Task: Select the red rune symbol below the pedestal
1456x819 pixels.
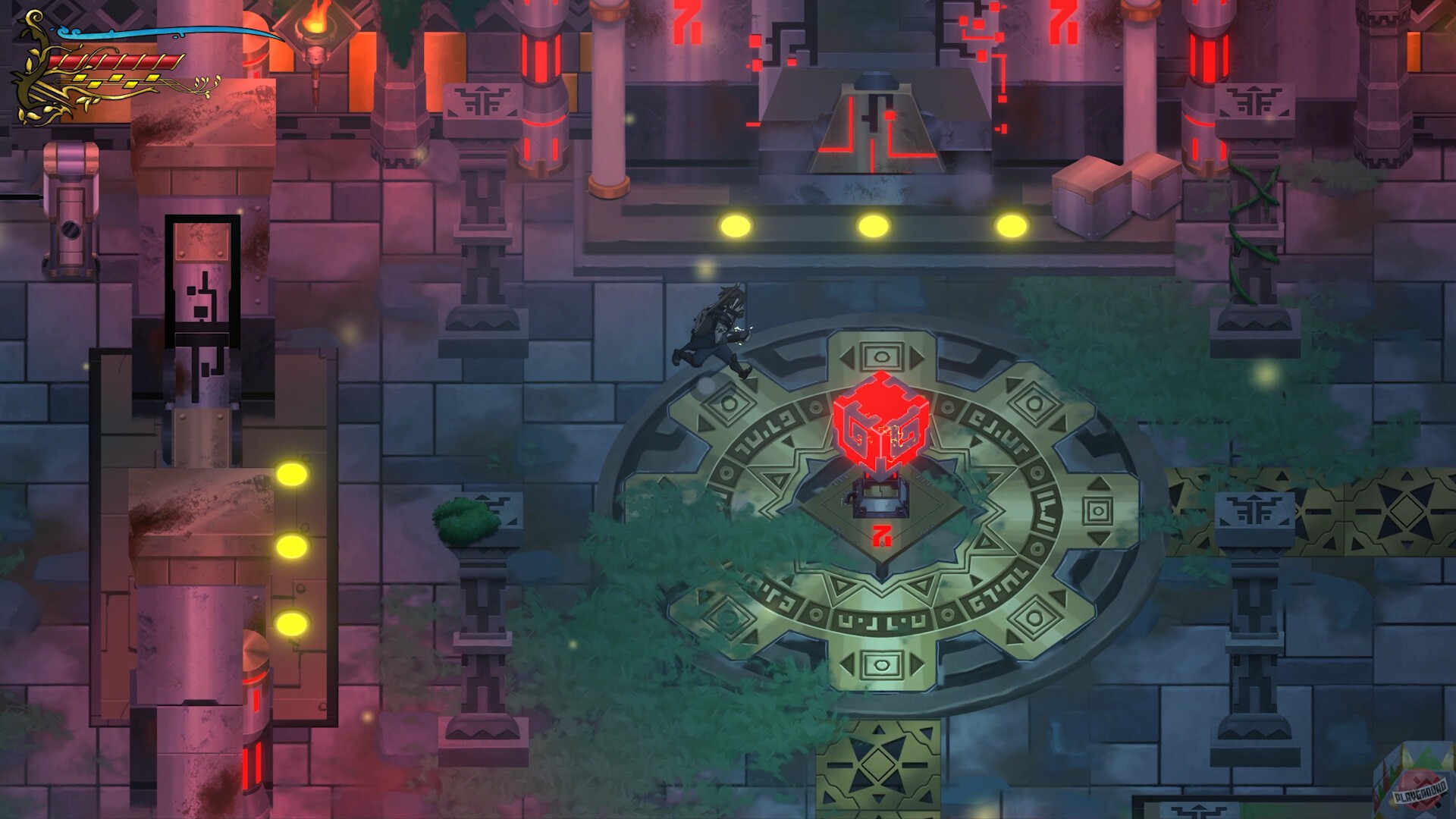Action: click(883, 535)
